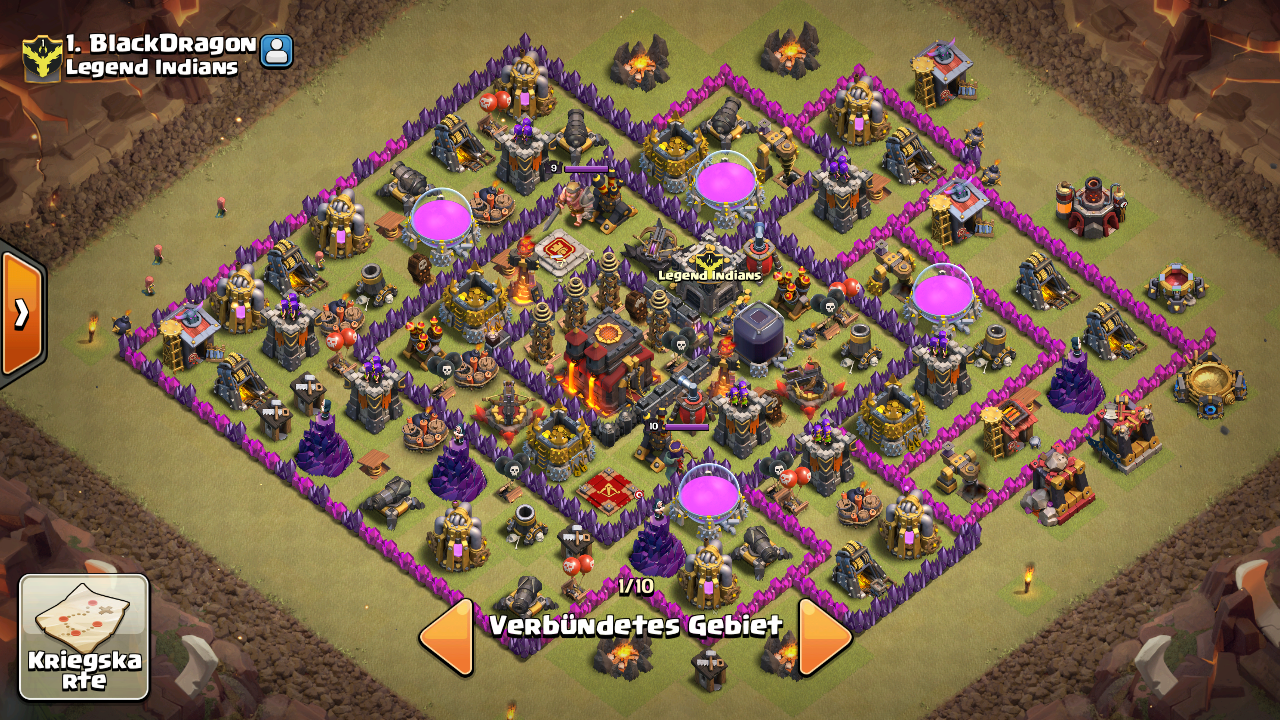
Task: Go to the previous war base
Action: click(446, 637)
